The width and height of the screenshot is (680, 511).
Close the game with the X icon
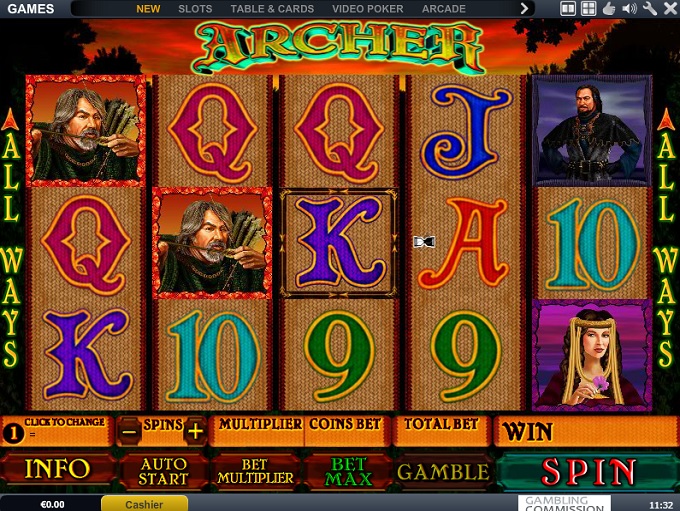pyautogui.click(x=668, y=9)
